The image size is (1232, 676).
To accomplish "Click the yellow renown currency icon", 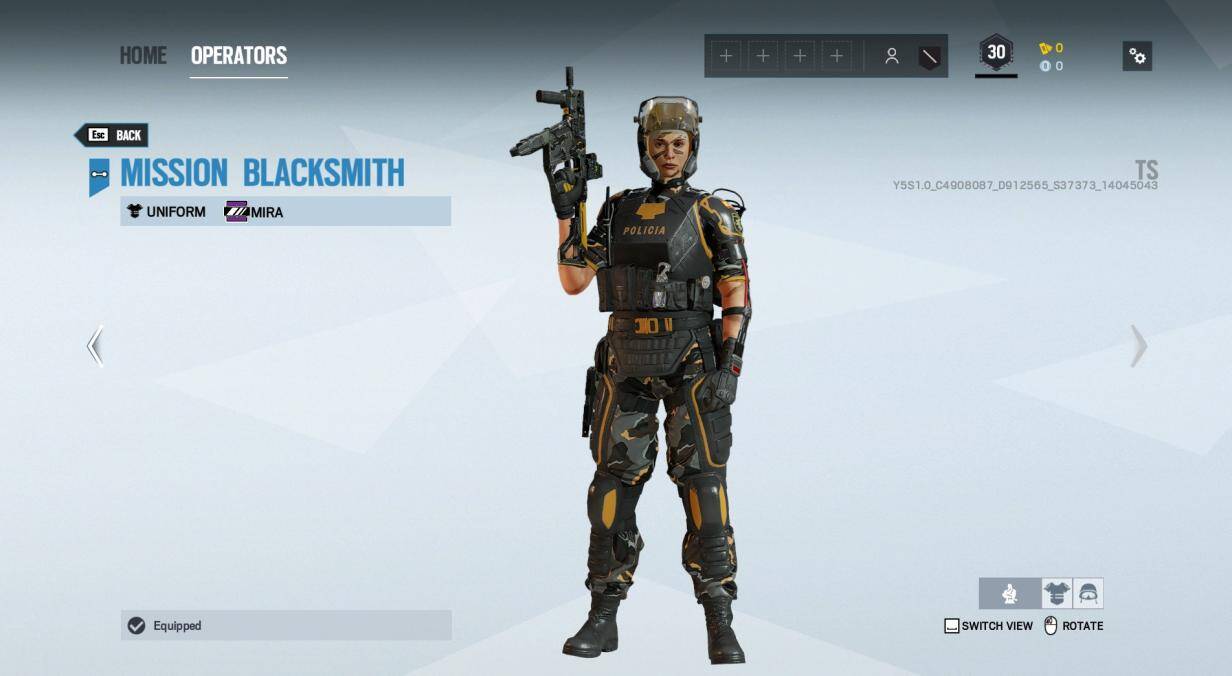I will pyautogui.click(x=1045, y=48).
